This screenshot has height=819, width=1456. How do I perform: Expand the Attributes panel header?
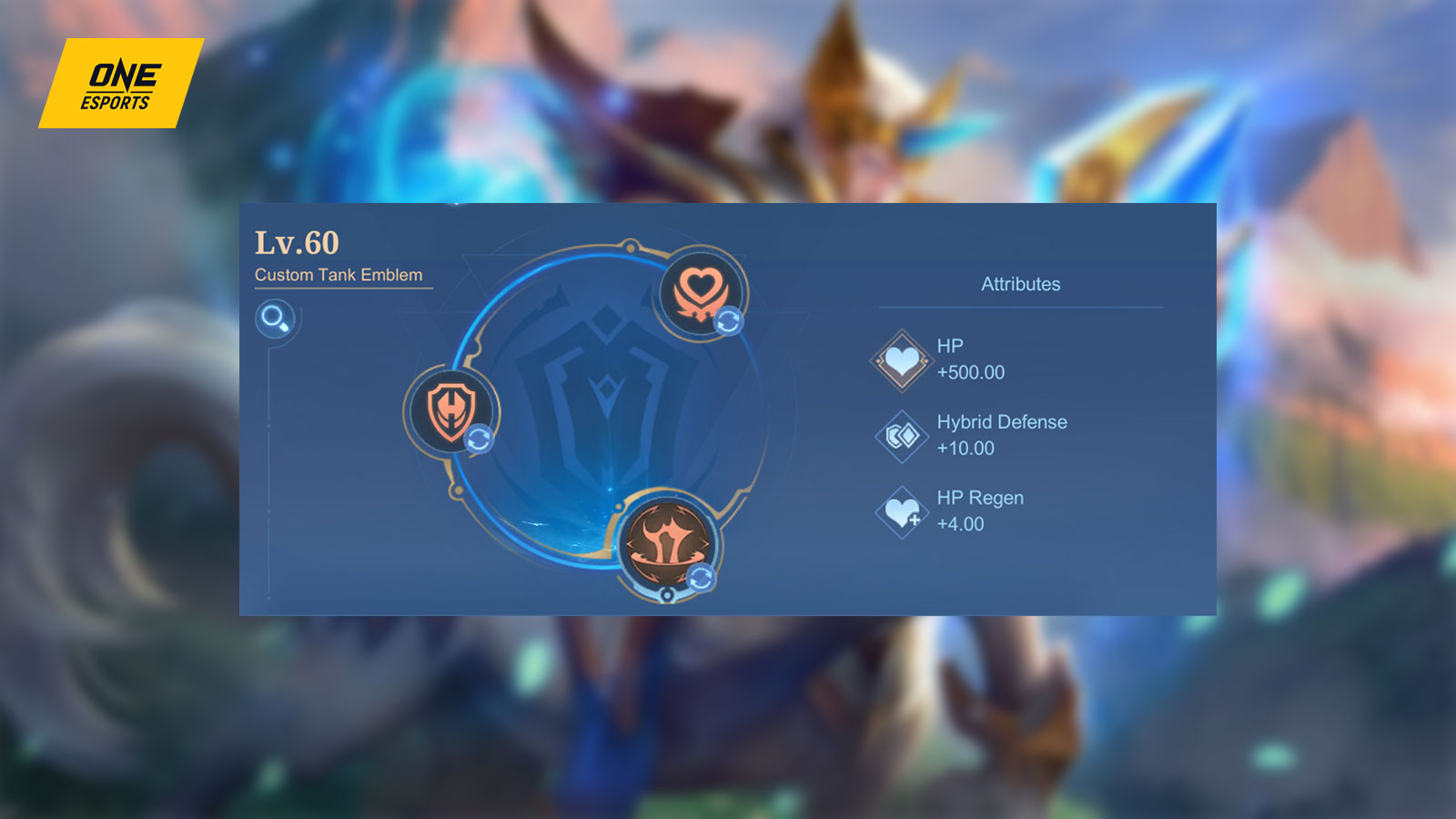pyautogui.click(x=1019, y=284)
